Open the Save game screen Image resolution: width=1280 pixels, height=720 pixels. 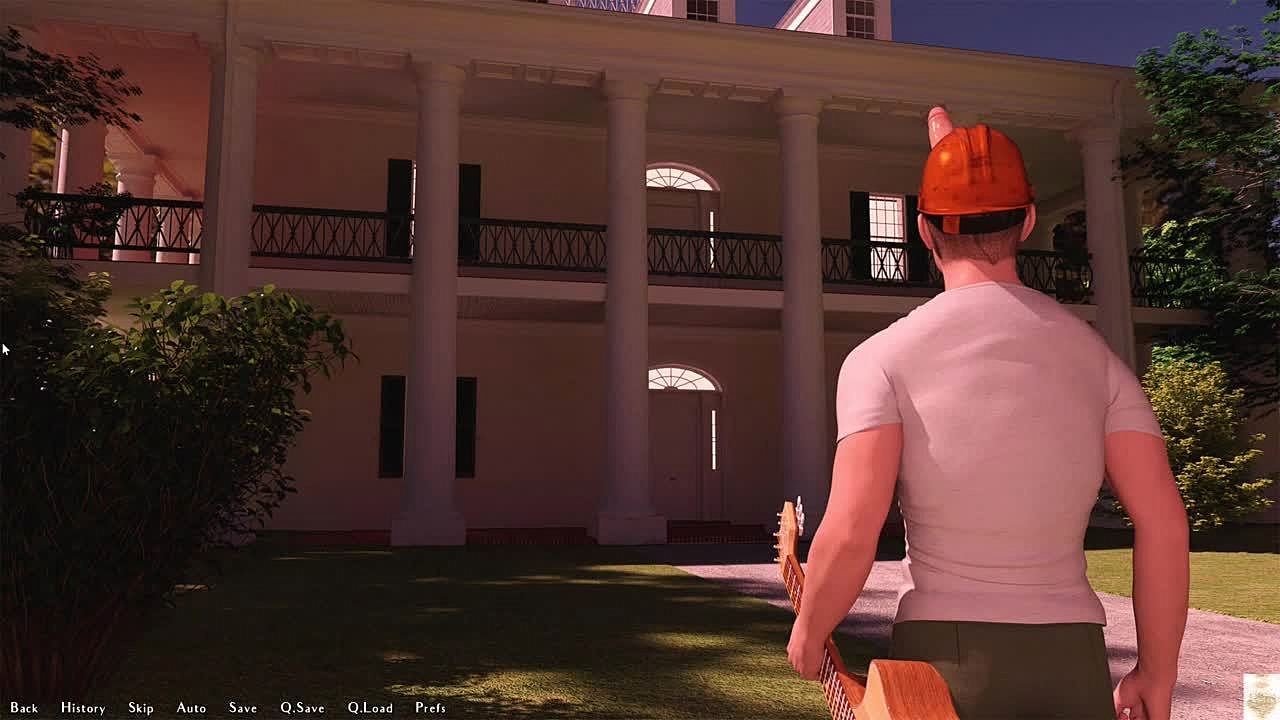tap(243, 708)
